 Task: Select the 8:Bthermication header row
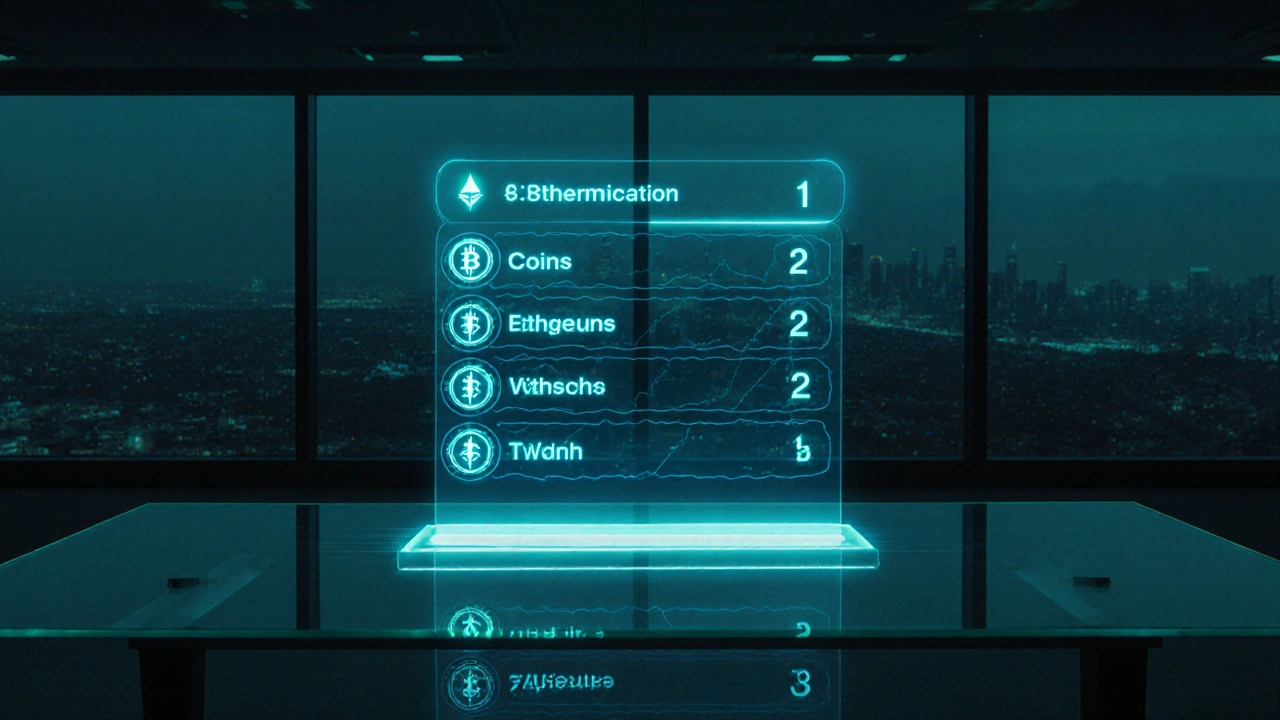[x=640, y=193]
